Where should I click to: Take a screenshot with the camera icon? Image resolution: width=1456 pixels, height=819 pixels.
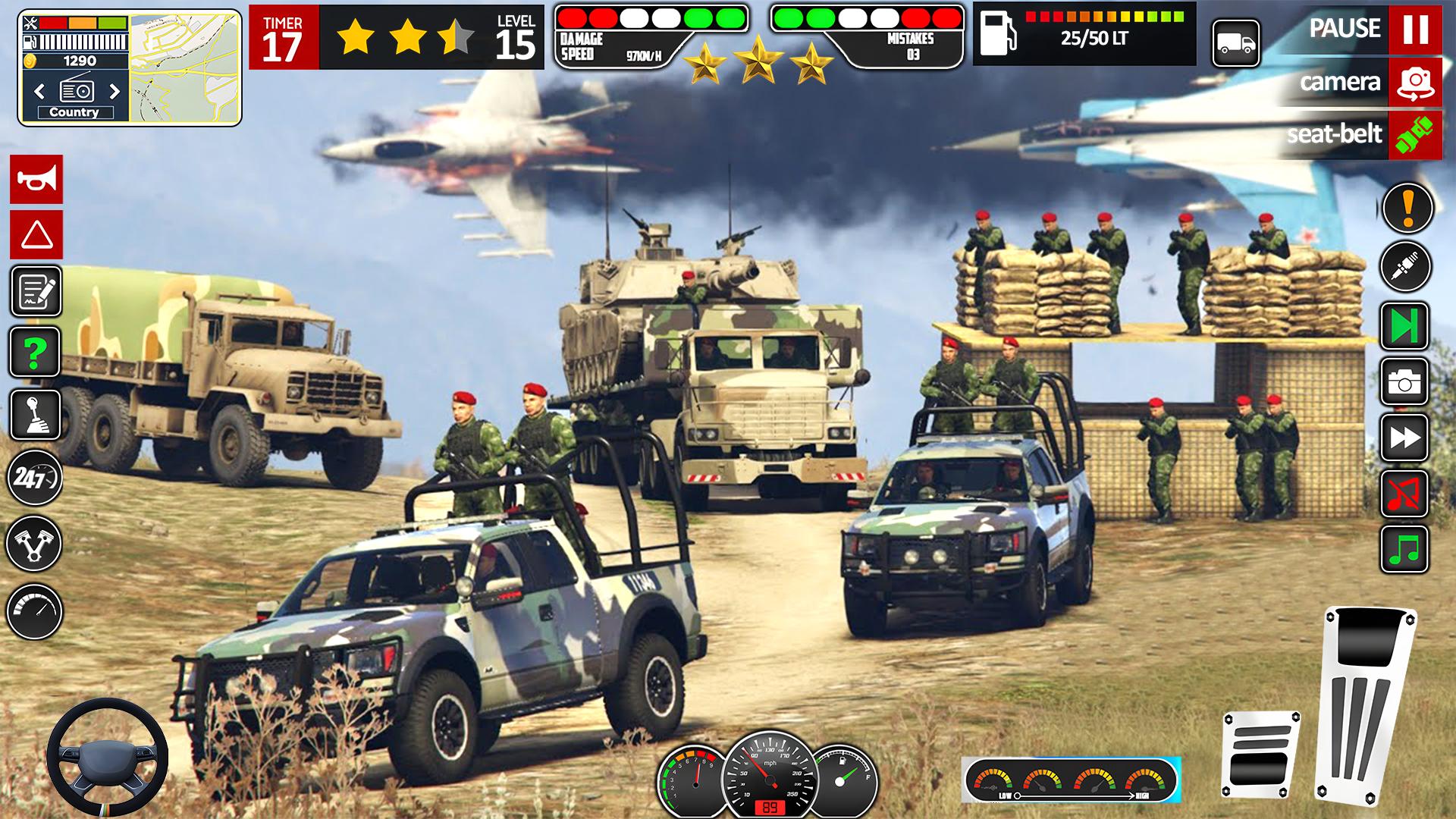pyautogui.click(x=1404, y=382)
